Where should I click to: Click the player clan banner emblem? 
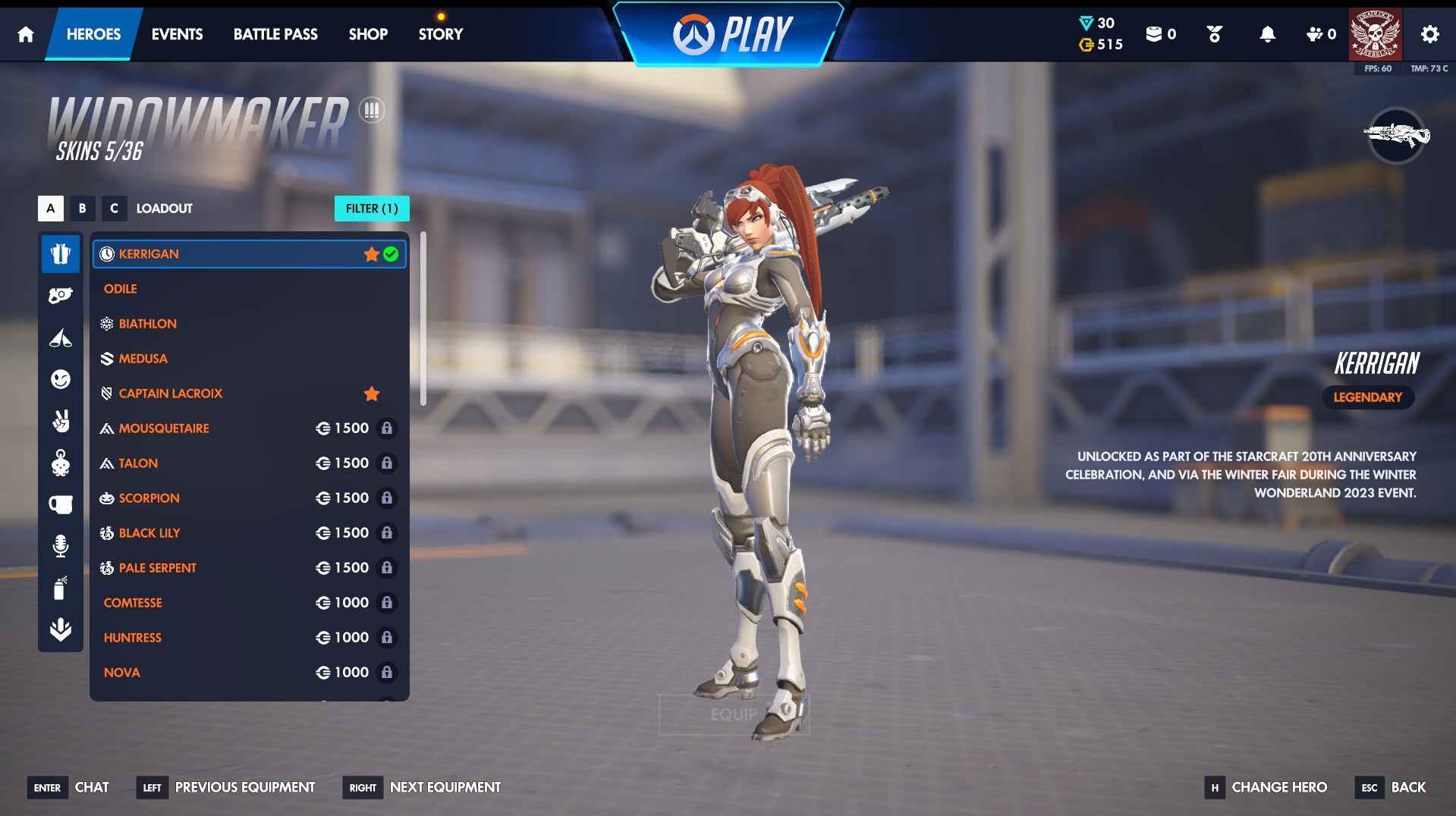click(1376, 33)
